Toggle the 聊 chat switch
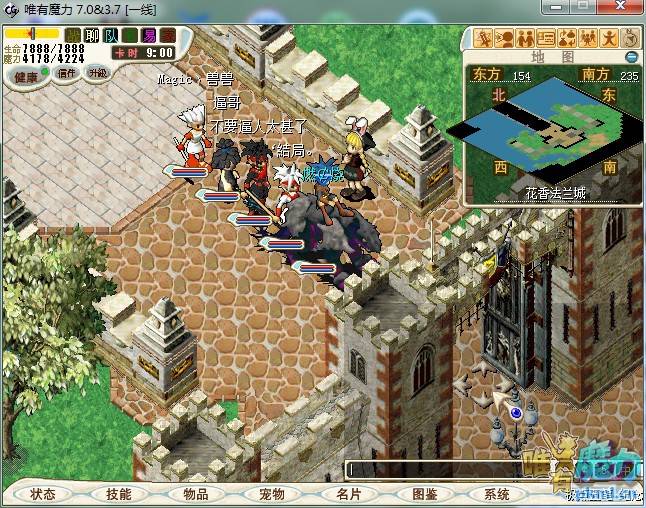This screenshot has width=646, height=508. [91, 35]
